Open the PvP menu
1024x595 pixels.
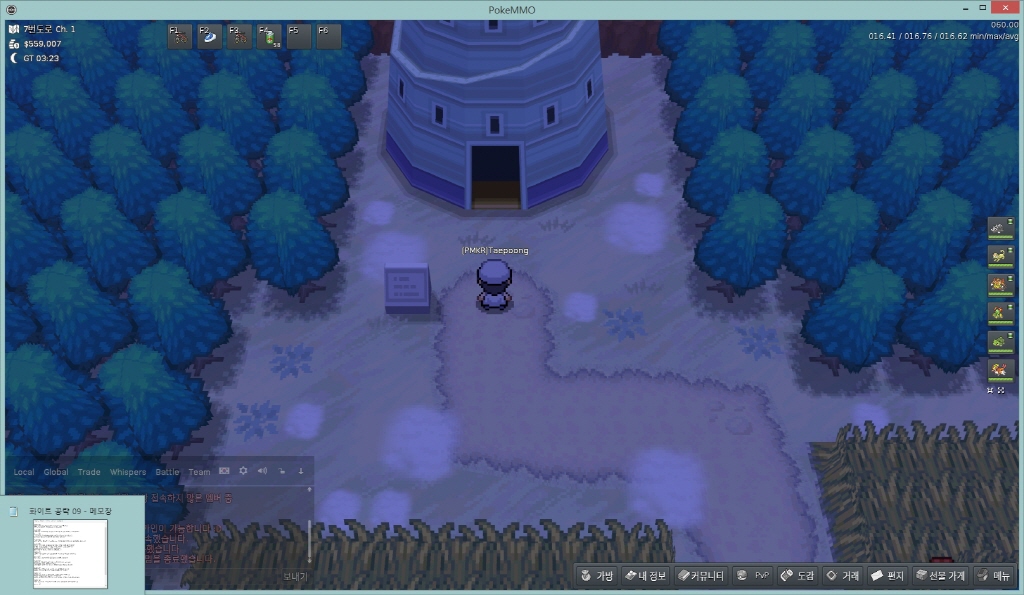tap(752, 575)
